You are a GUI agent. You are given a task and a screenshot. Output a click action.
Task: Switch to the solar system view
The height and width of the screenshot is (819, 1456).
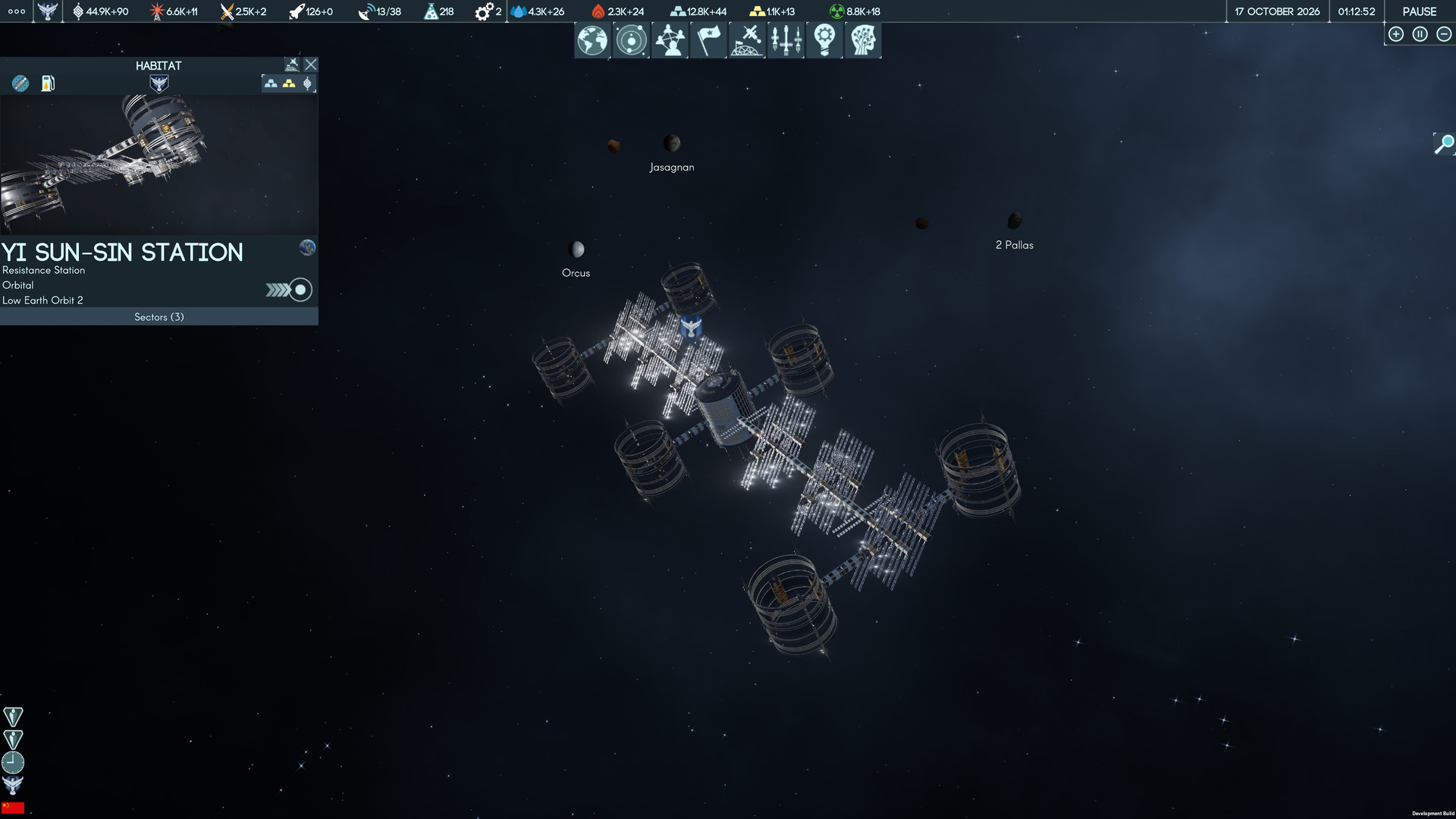[630, 40]
